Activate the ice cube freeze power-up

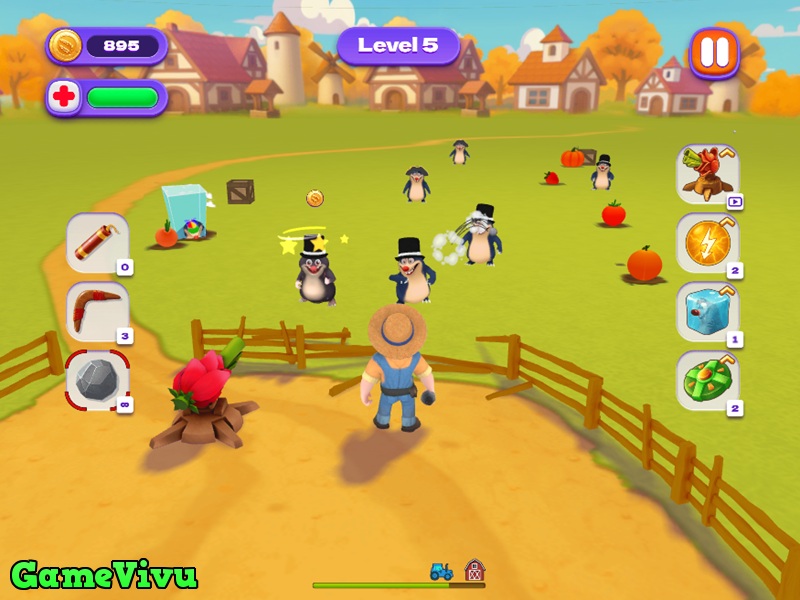point(708,311)
